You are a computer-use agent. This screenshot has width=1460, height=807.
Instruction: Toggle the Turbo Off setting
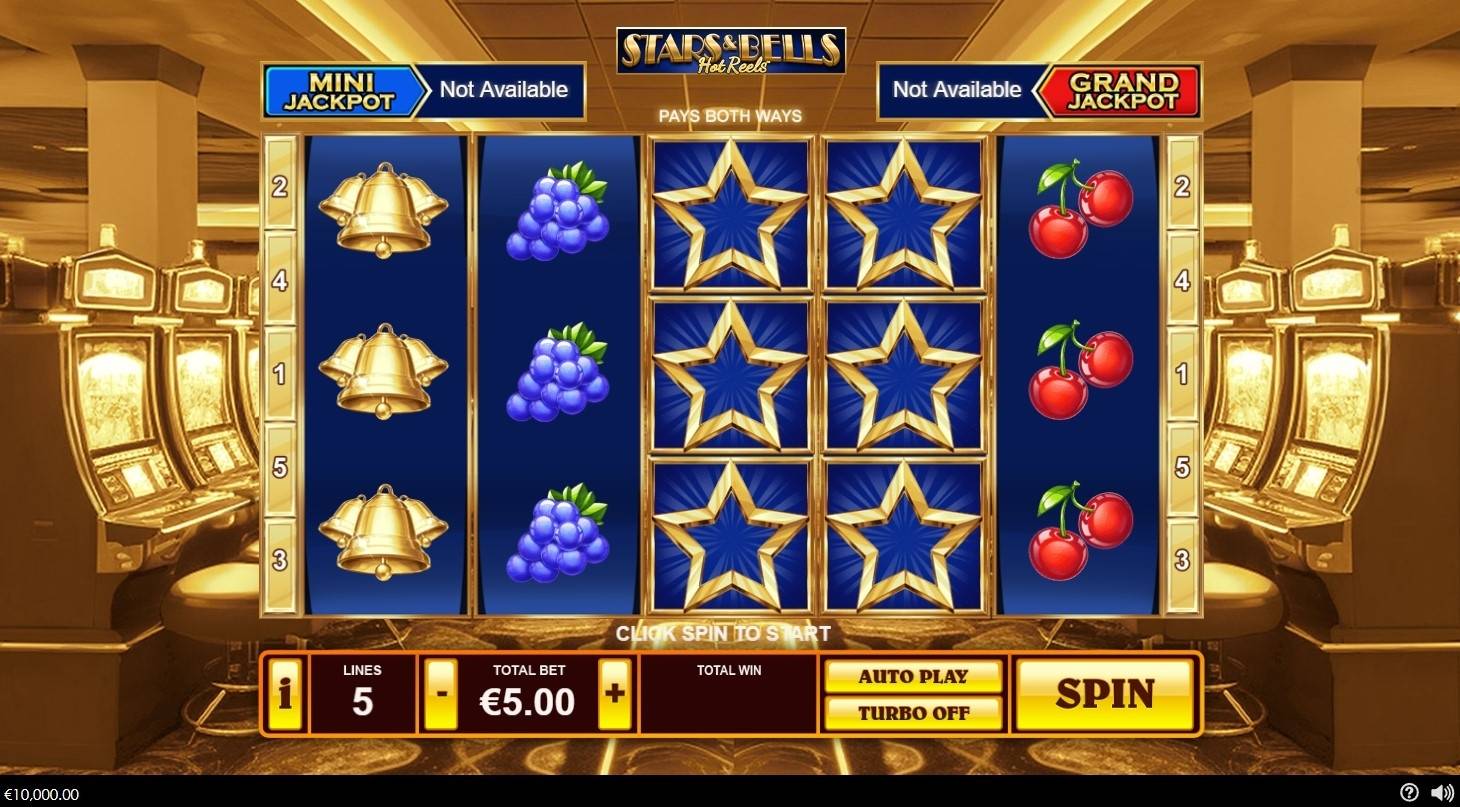[913, 713]
